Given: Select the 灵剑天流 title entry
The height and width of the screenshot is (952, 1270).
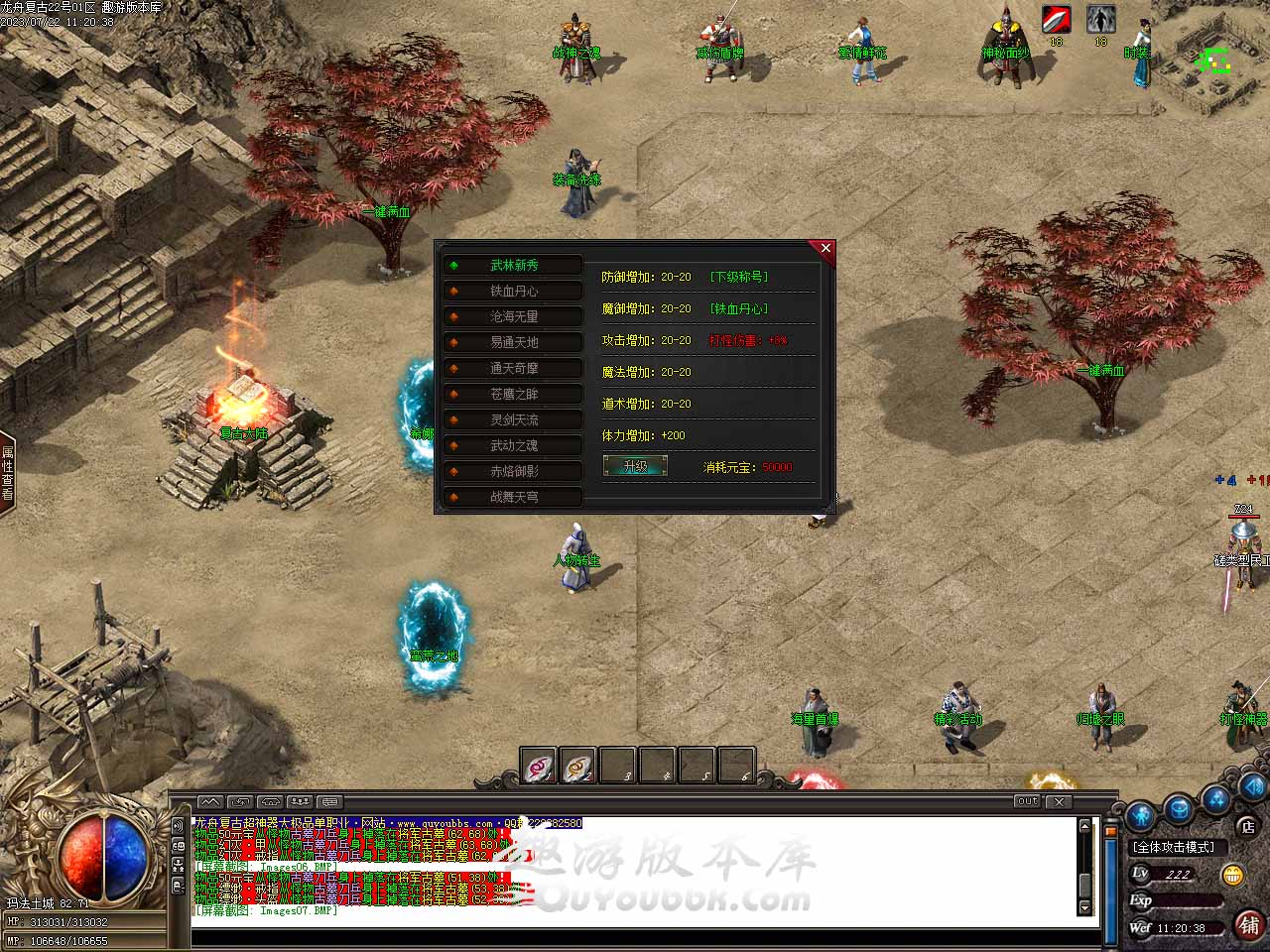Looking at the screenshot, I should pos(513,419).
